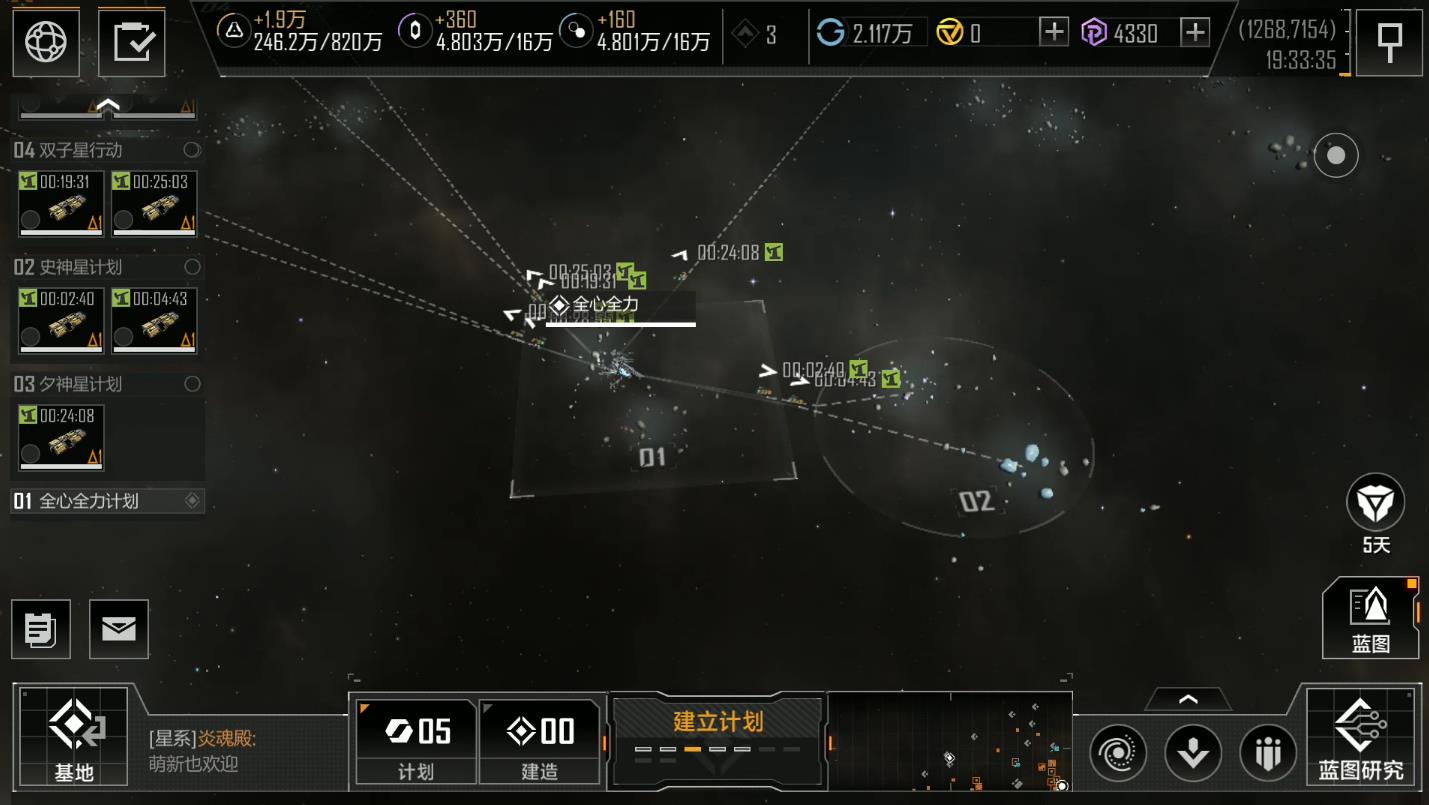1429x805 pixels.
Task: Open the 建造 construction panel
Action: tap(540, 740)
